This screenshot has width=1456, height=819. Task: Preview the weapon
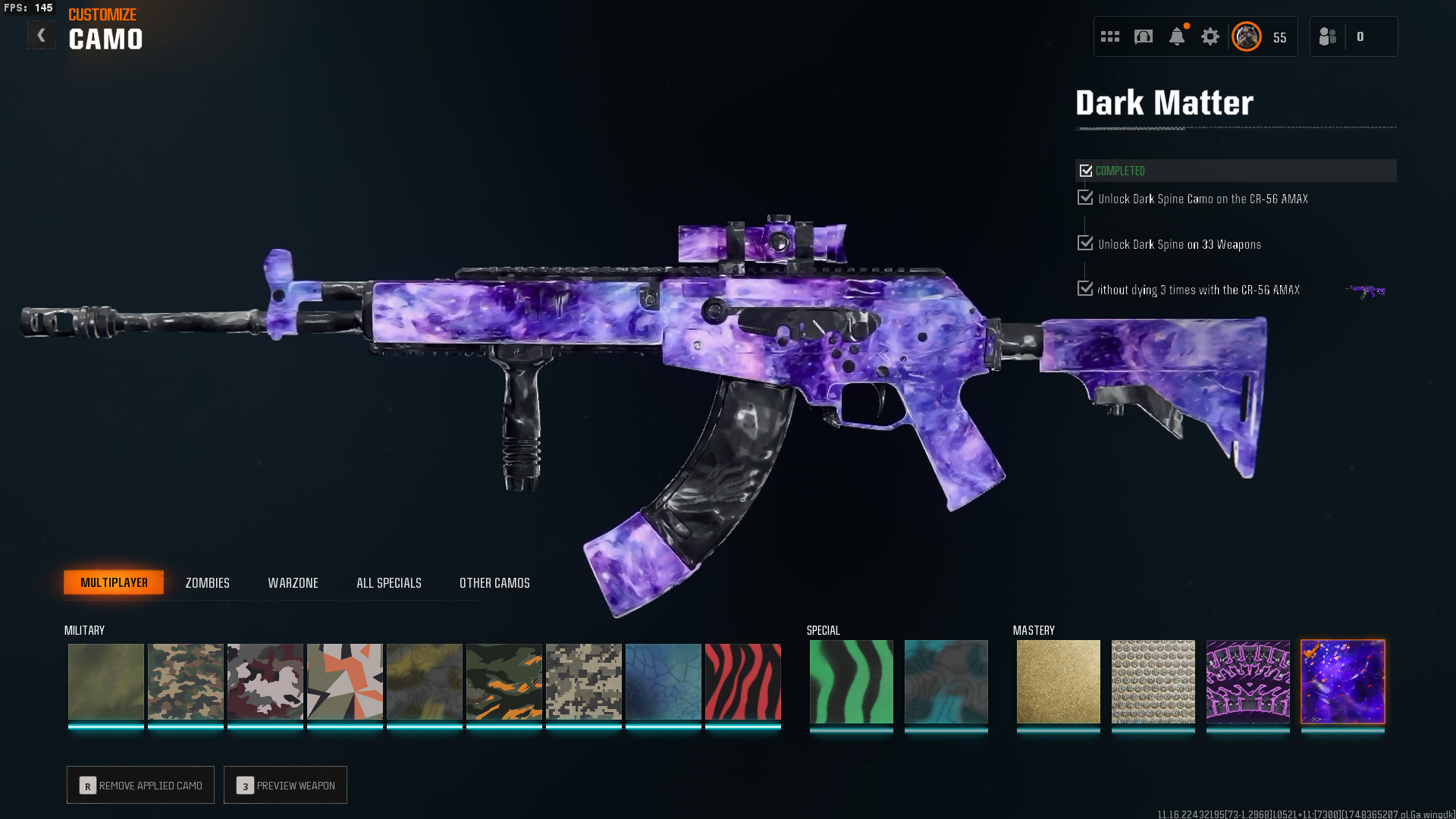tap(285, 785)
